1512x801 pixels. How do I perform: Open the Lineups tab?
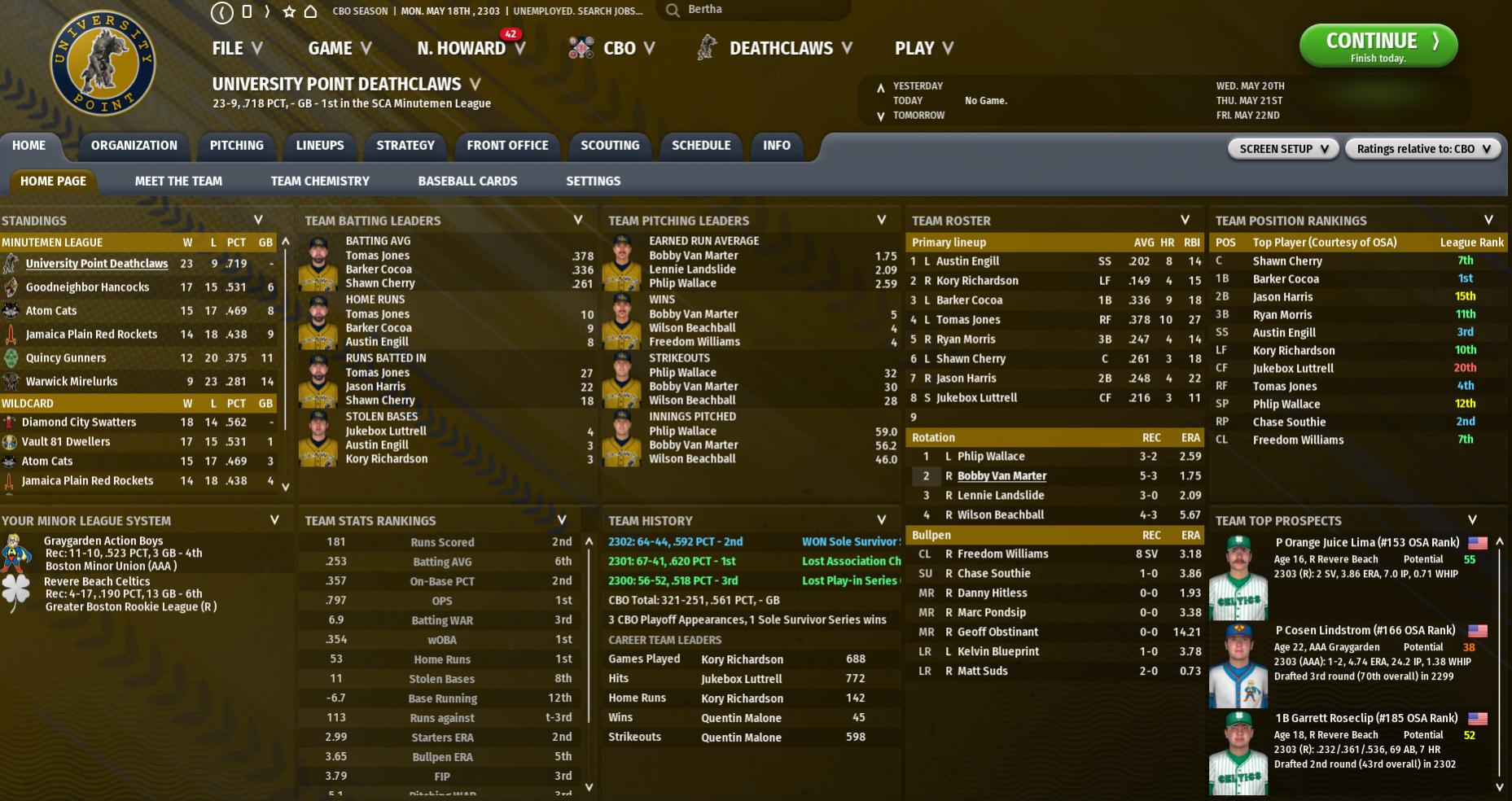click(x=319, y=146)
